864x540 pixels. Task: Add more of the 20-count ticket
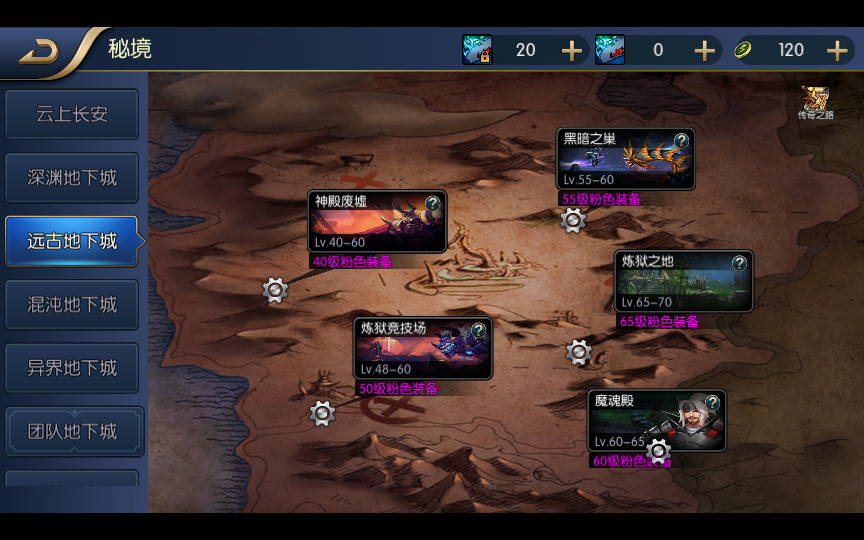coord(571,50)
